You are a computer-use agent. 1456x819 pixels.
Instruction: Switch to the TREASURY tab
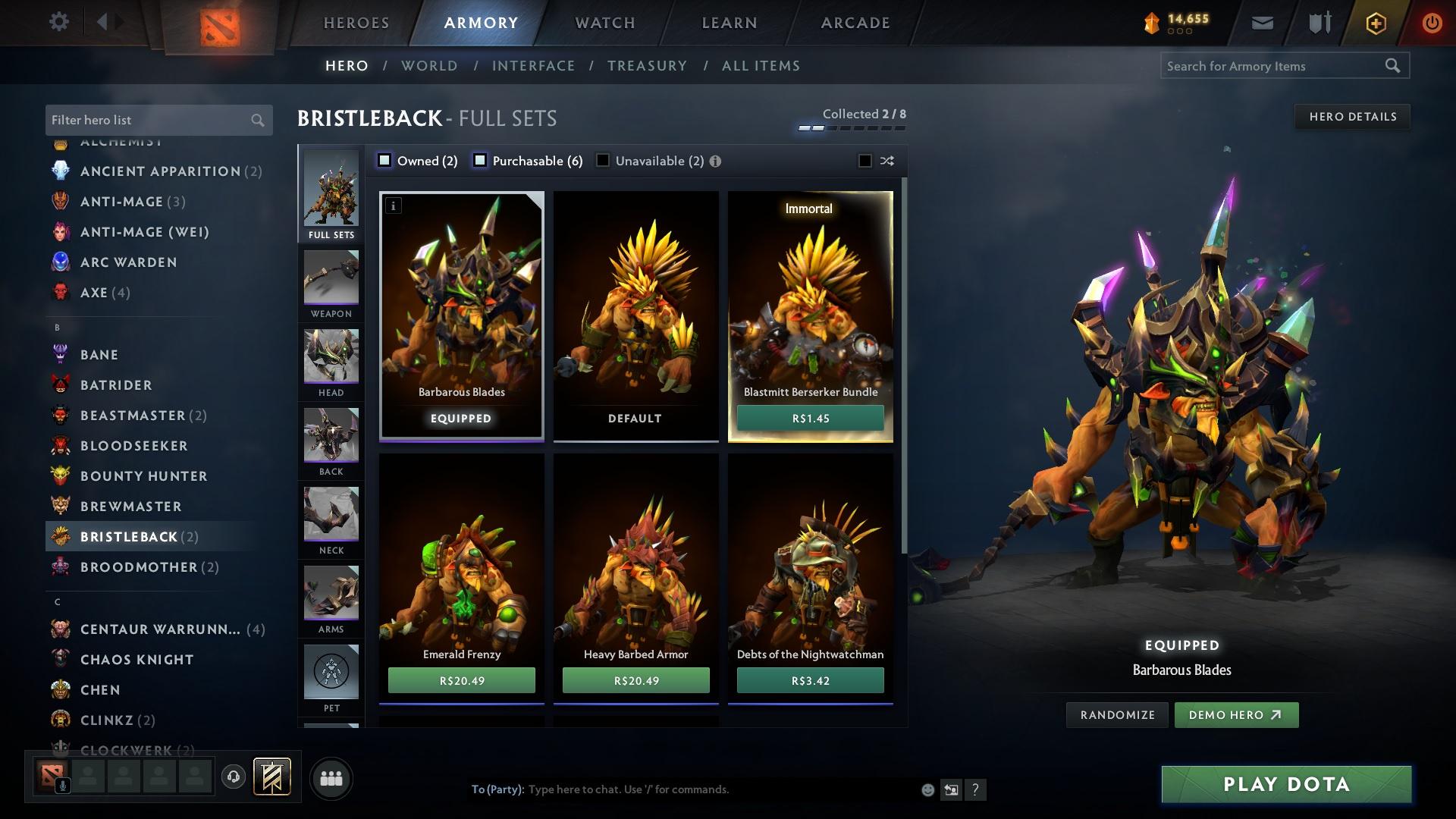(647, 66)
